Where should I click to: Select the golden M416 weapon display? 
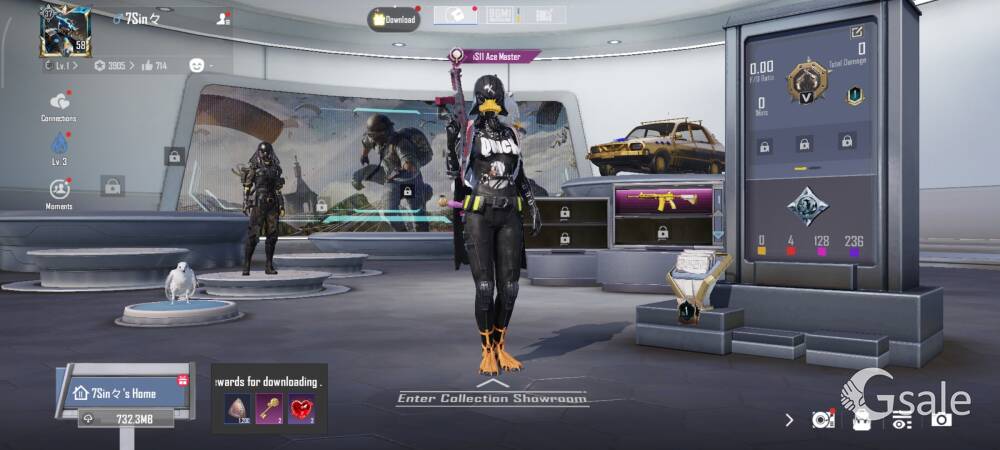click(x=663, y=201)
